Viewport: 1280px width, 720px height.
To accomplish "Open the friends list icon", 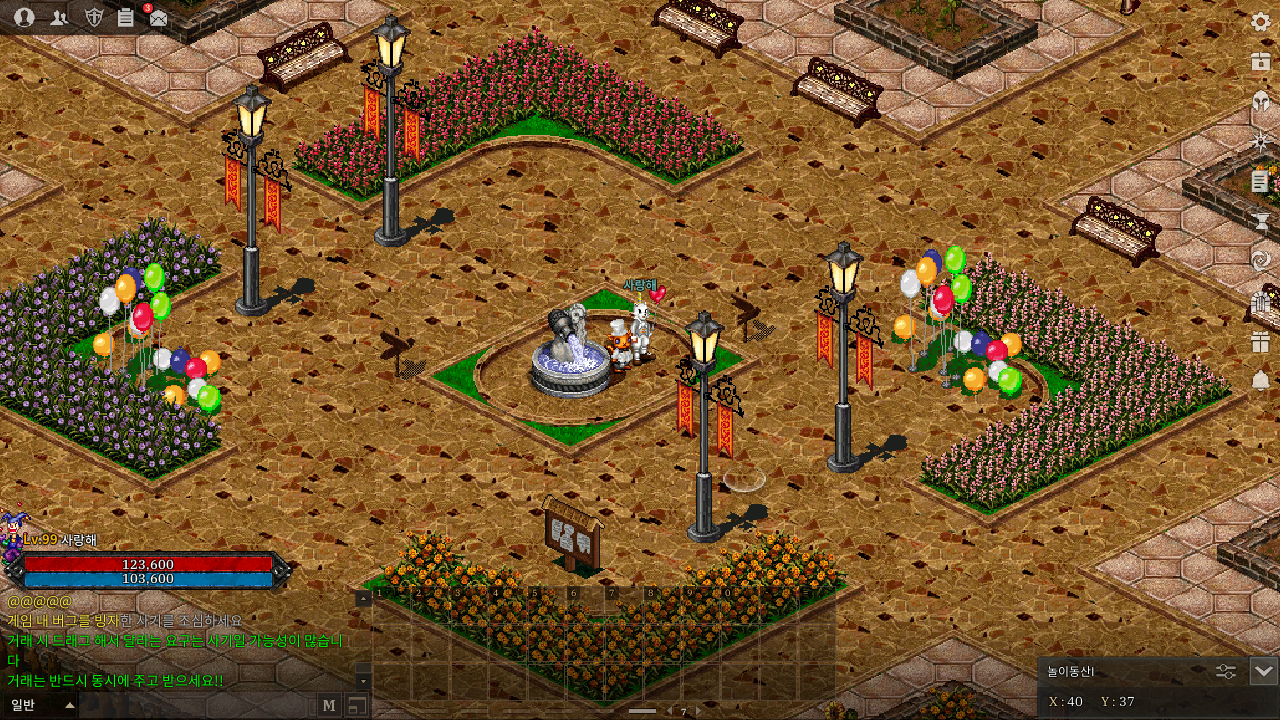I will click(x=59, y=17).
